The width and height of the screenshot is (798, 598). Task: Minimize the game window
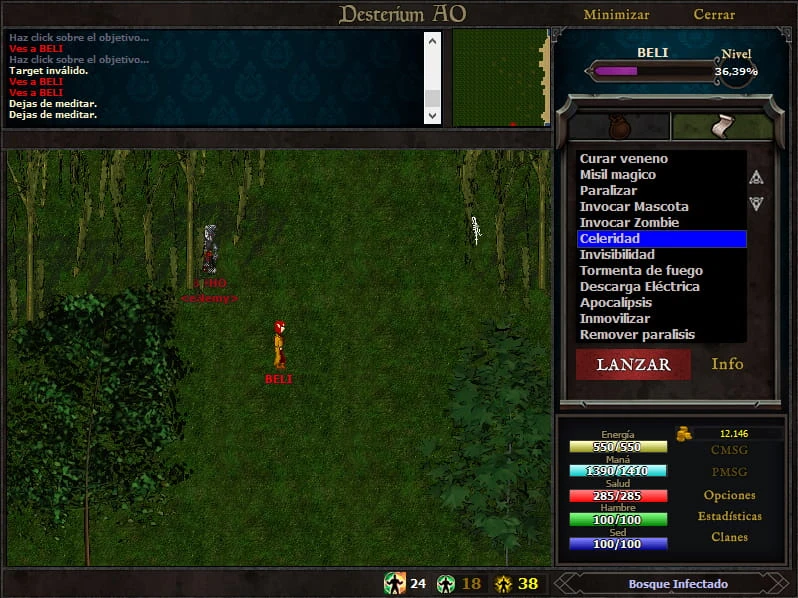[x=616, y=15]
